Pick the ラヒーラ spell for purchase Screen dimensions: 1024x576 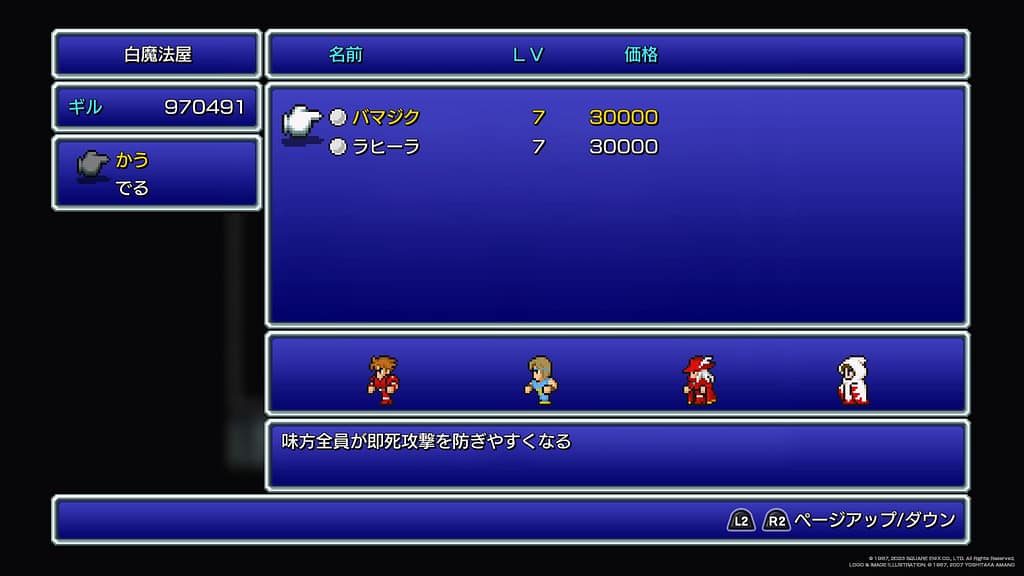(x=386, y=147)
